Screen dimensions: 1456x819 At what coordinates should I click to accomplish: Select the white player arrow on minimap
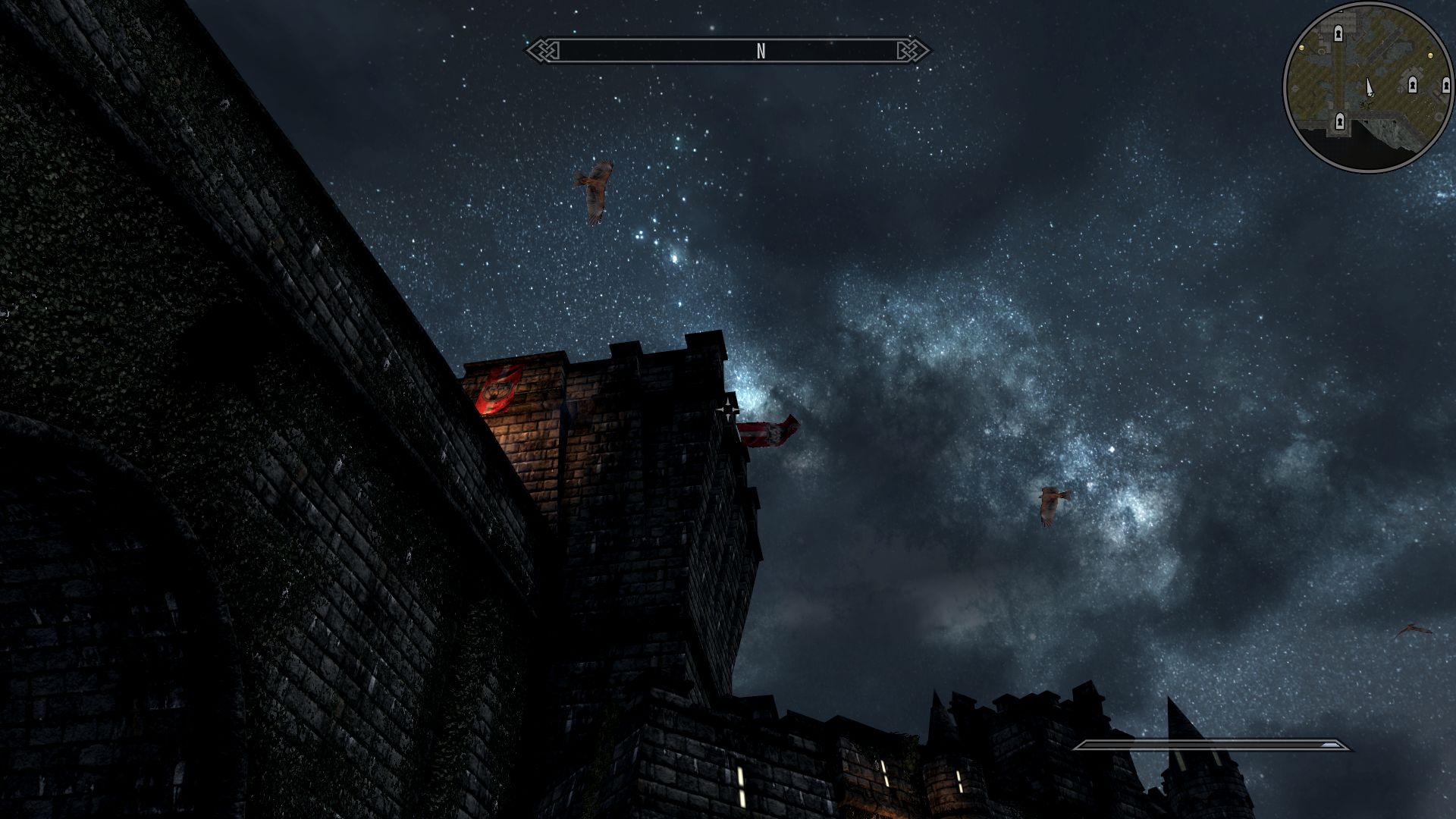[1370, 87]
